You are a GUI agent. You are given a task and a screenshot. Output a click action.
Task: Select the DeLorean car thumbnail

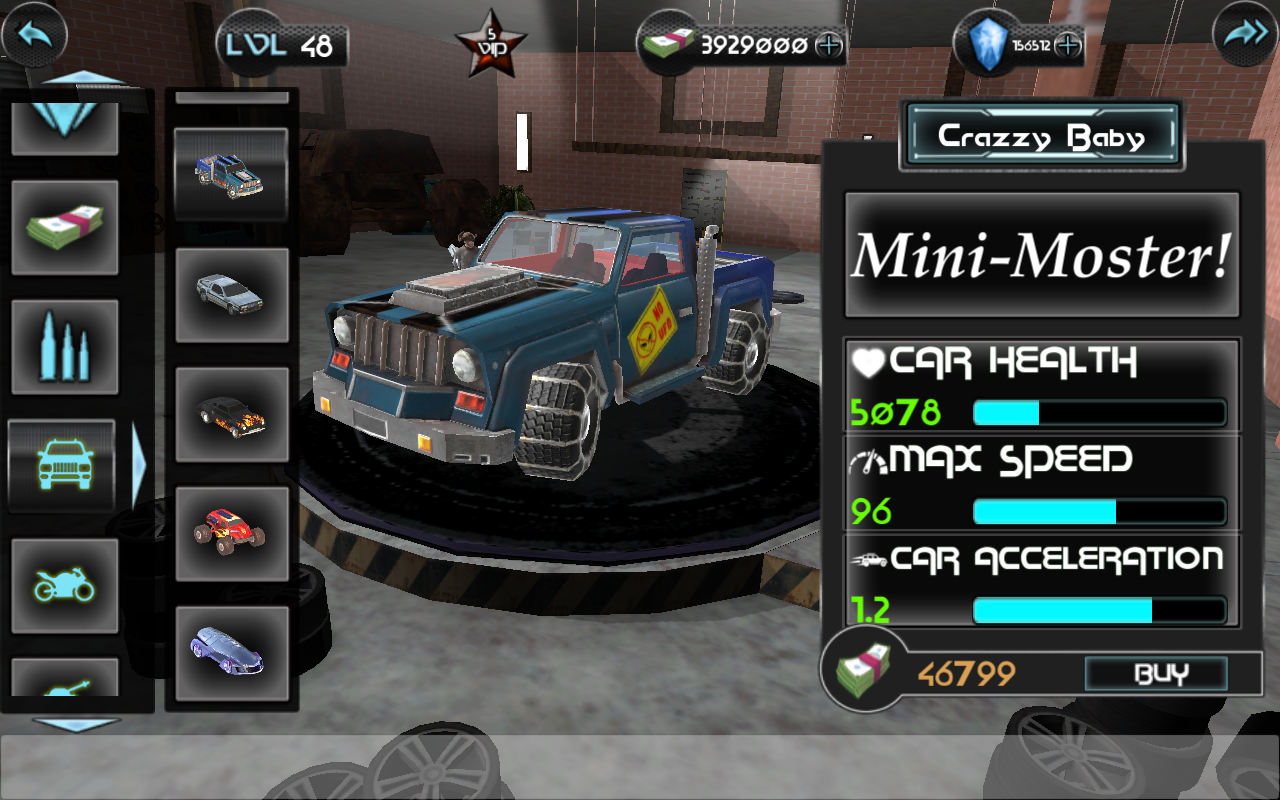point(231,295)
